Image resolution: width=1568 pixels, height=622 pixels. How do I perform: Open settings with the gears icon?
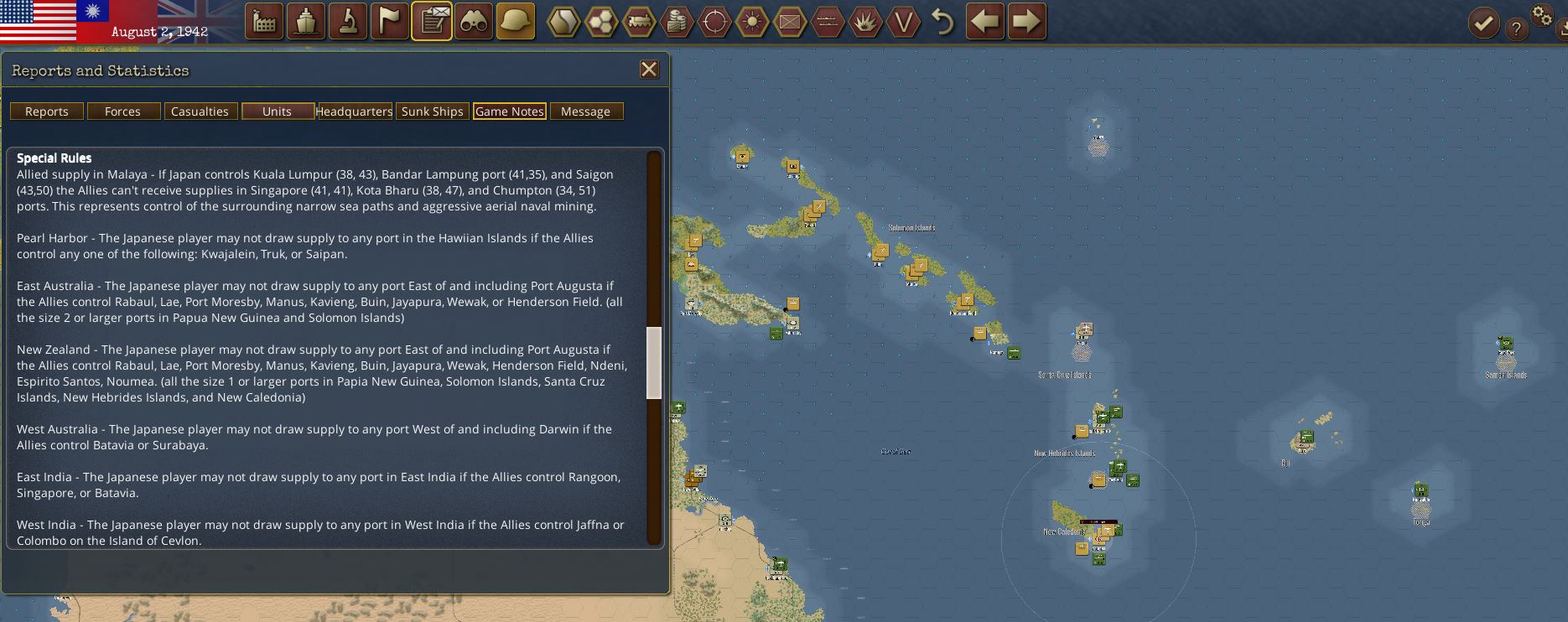click(x=1542, y=15)
